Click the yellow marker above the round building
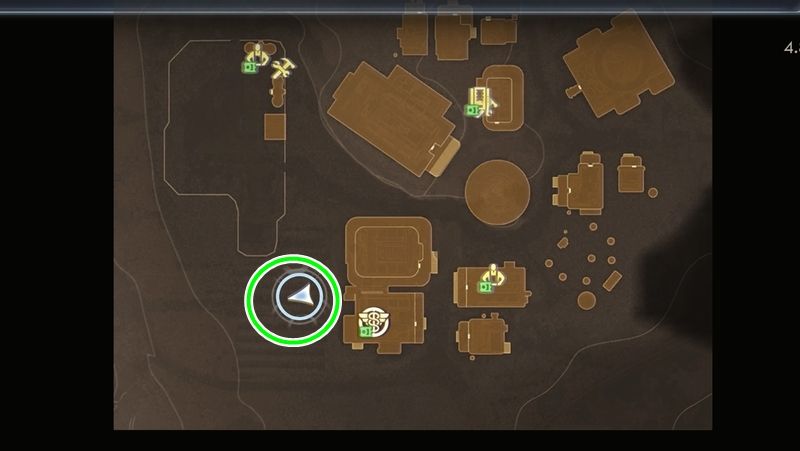The image size is (800, 451). 483,98
